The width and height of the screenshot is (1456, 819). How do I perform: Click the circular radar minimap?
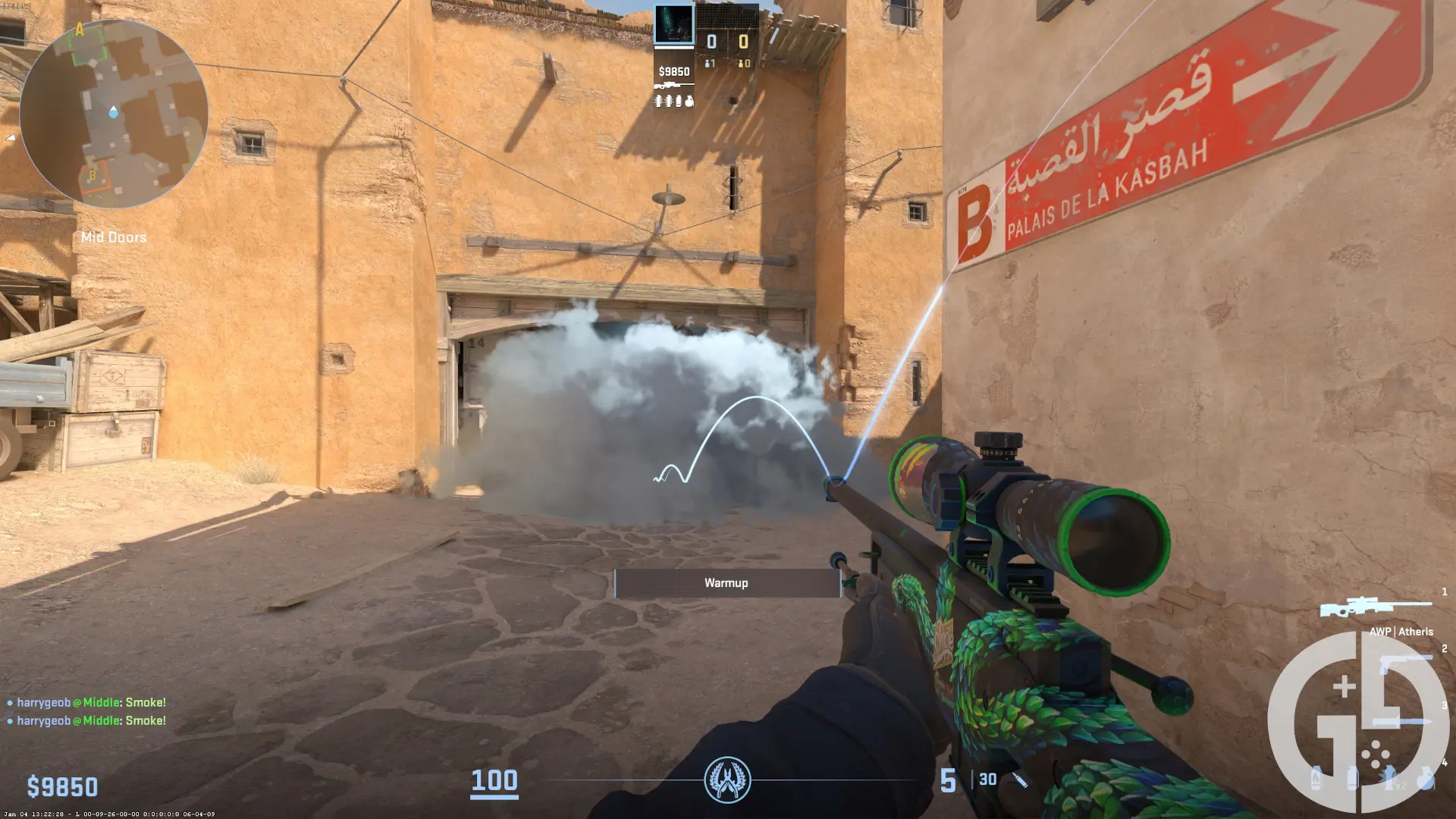(x=114, y=114)
